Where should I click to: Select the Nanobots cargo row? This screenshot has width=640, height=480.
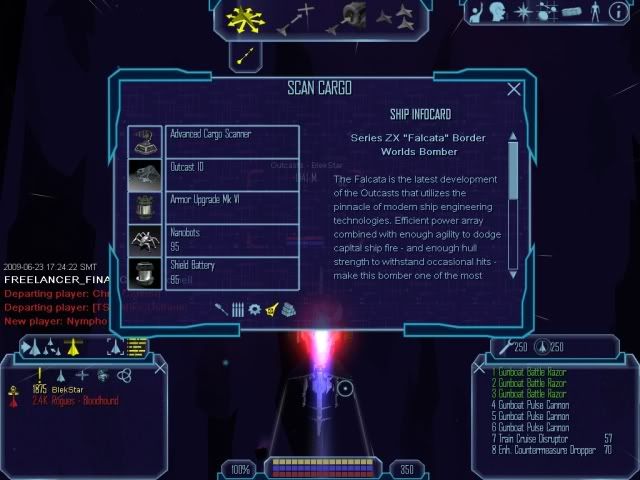tap(213, 240)
